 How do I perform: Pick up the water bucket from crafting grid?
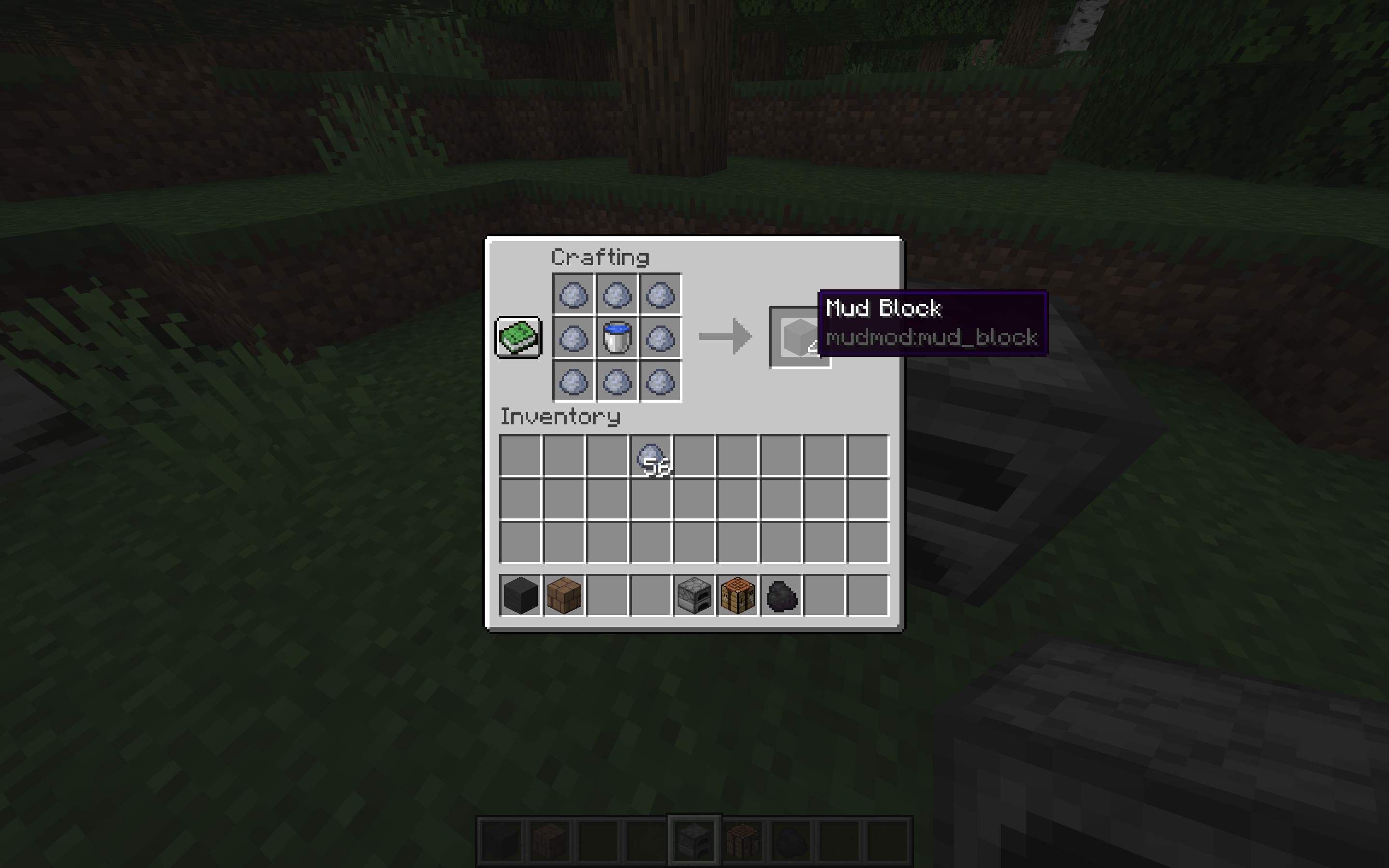[616, 339]
